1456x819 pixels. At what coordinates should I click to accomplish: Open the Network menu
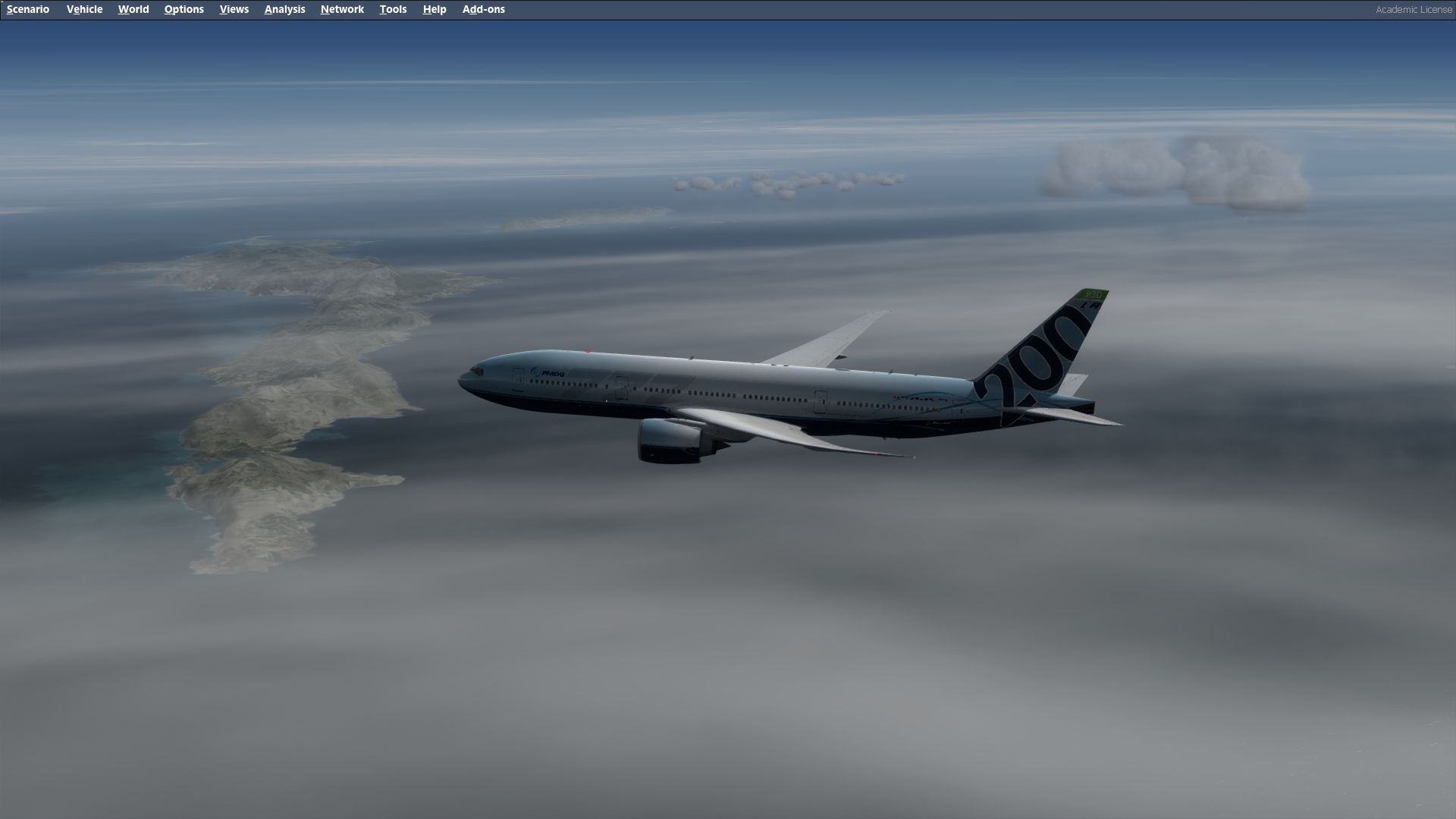[x=342, y=9]
